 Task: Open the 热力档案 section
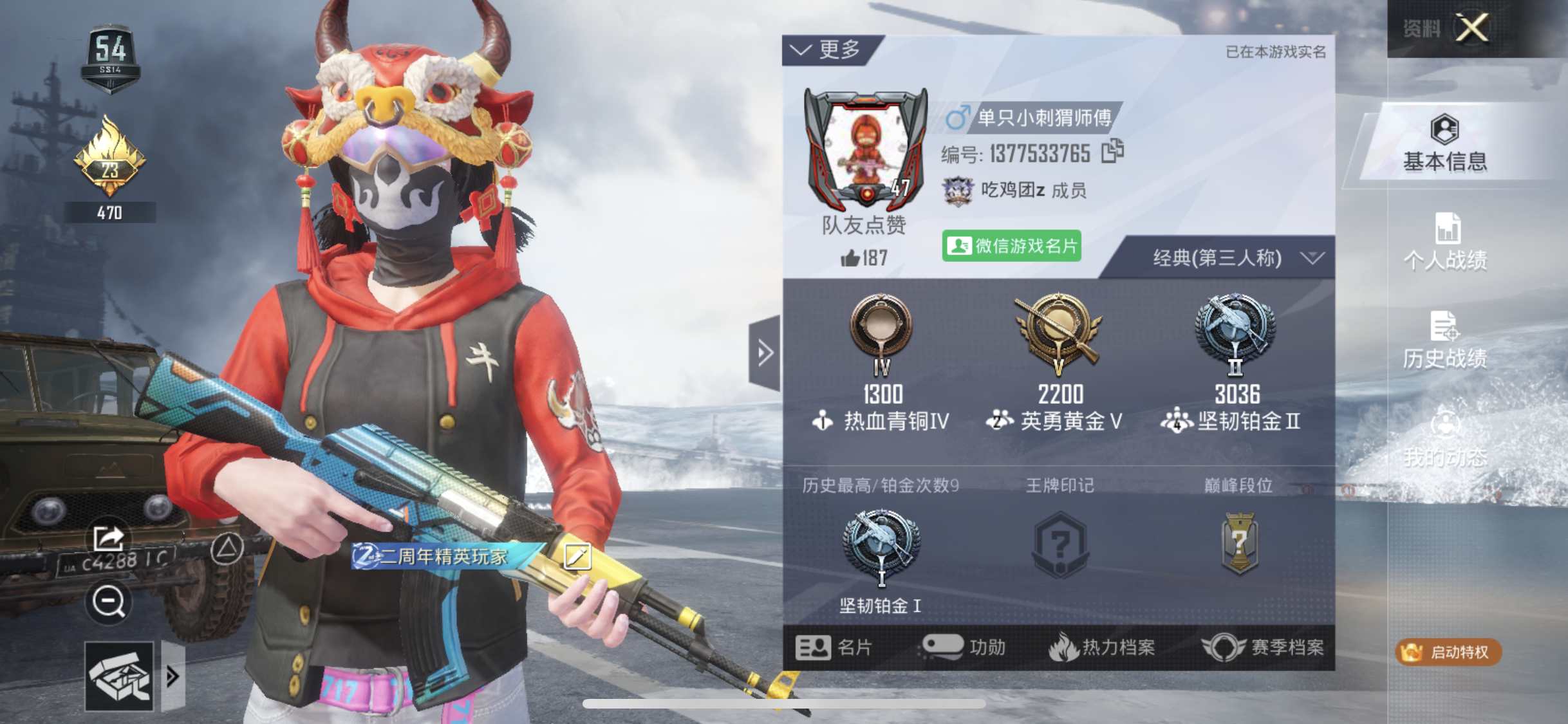pyautogui.click(x=1102, y=647)
